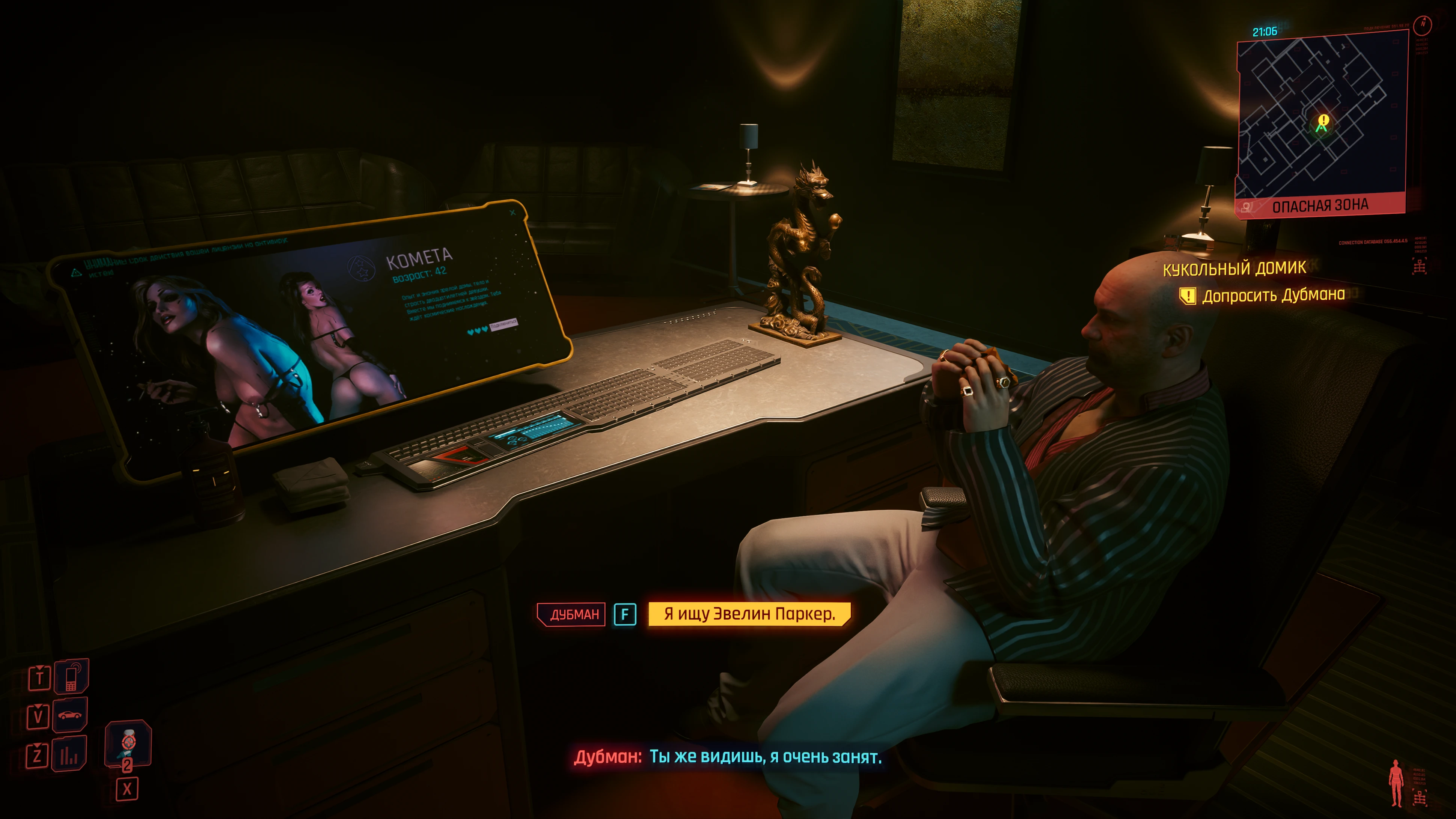Open the tracked quest "Кукольный домик"
Viewport: 1456px width, 819px height.
pyautogui.click(x=1234, y=268)
